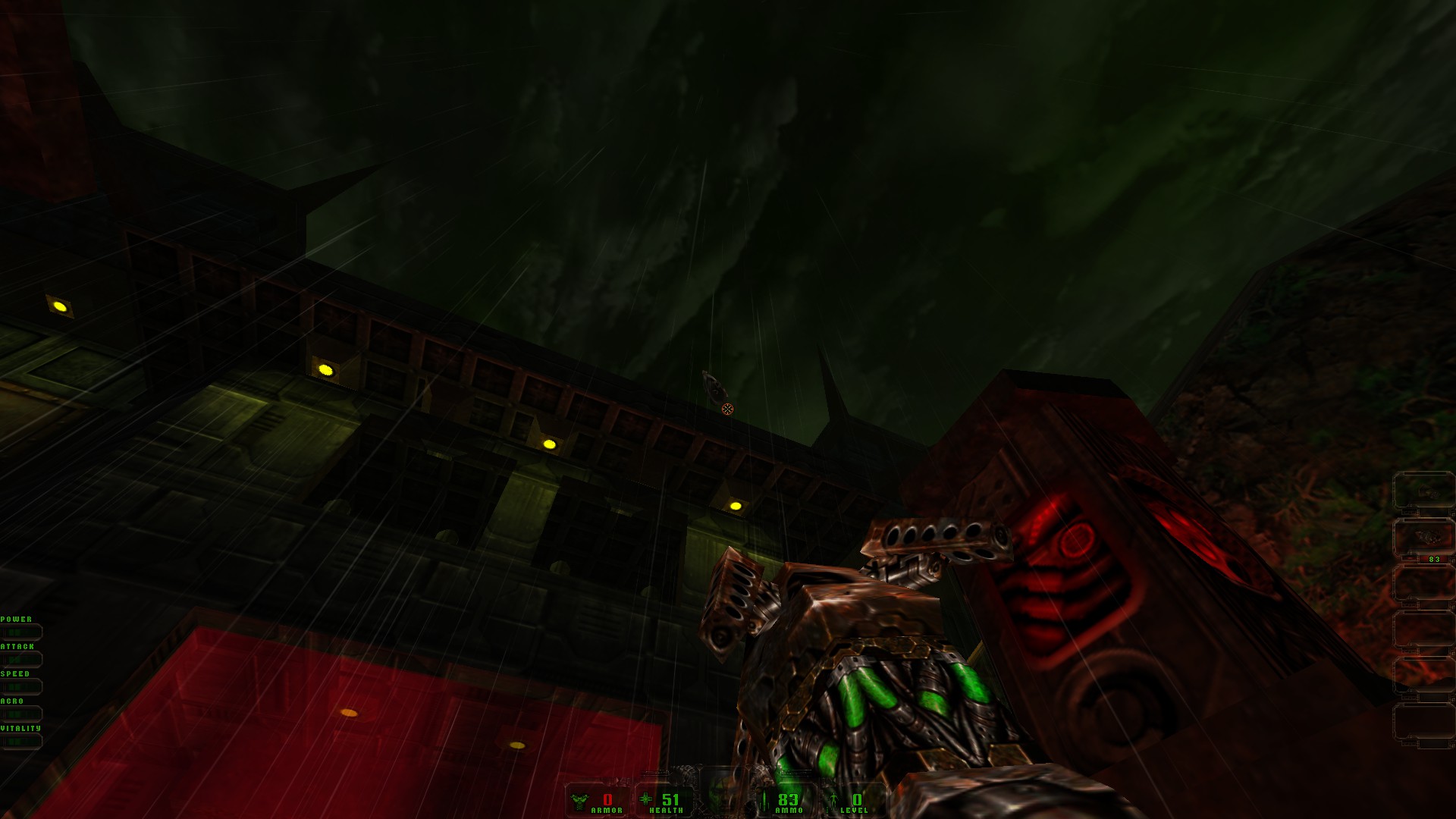Select the health cross icon near the 51 counter
This screenshot has height=819, width=1456.
click(x=646, y=799)
